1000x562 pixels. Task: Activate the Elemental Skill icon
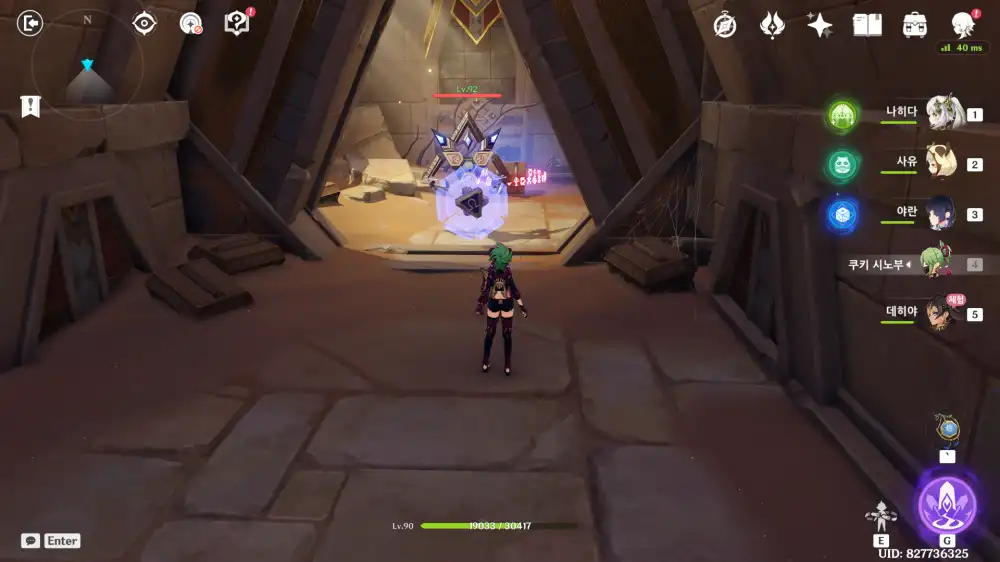tap(881, 516)
